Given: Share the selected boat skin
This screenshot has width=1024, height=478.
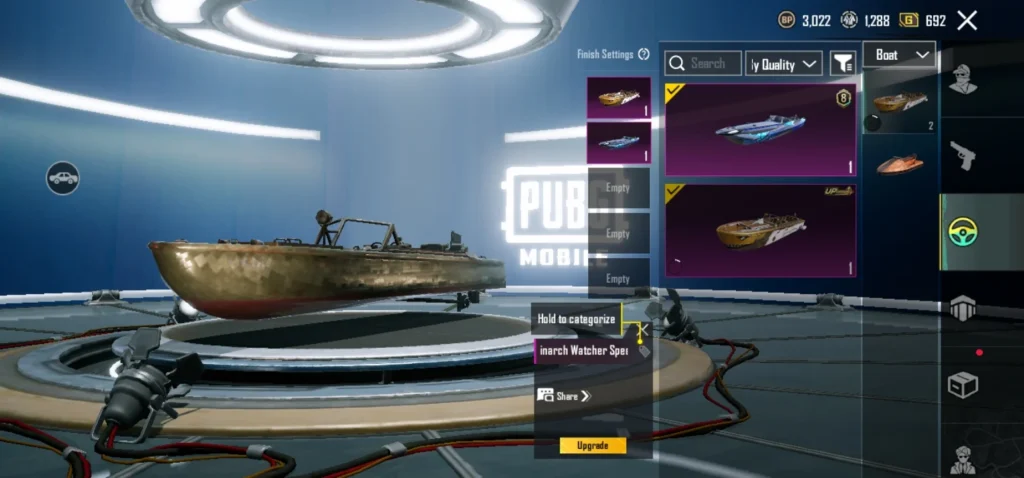Looking at the screenshot, I should [x=565, y=396].
